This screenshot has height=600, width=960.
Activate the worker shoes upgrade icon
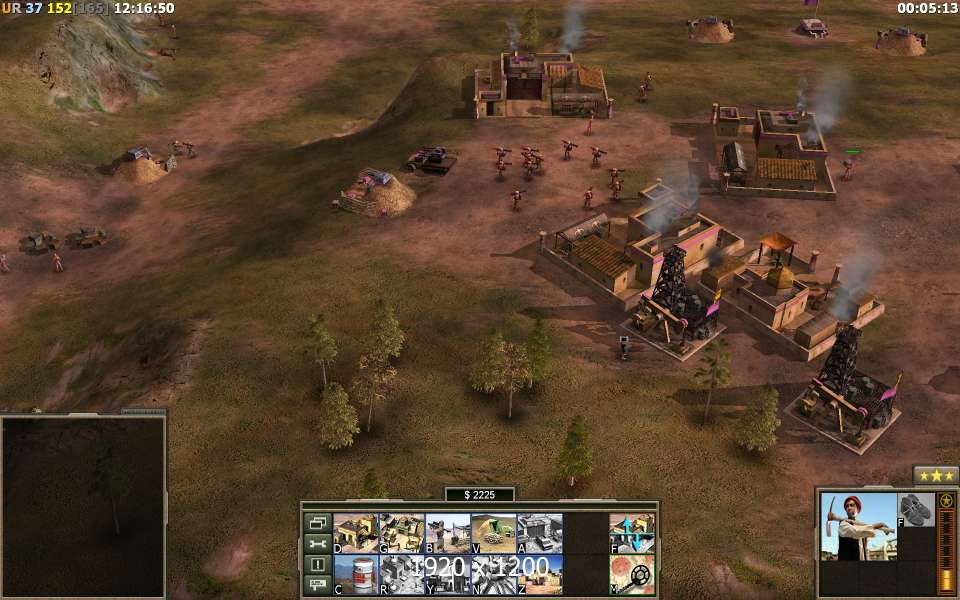click(x=915, y=509)
